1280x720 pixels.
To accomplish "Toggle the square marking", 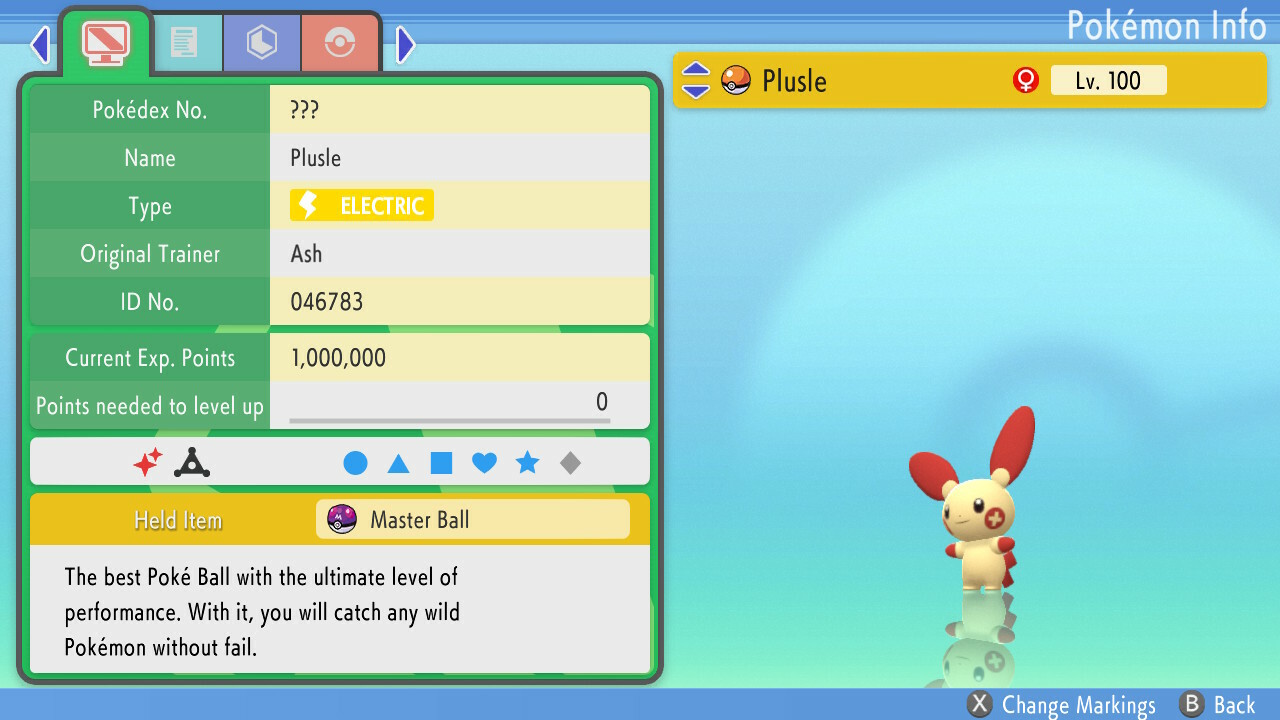I will click(x=441, y=463).
